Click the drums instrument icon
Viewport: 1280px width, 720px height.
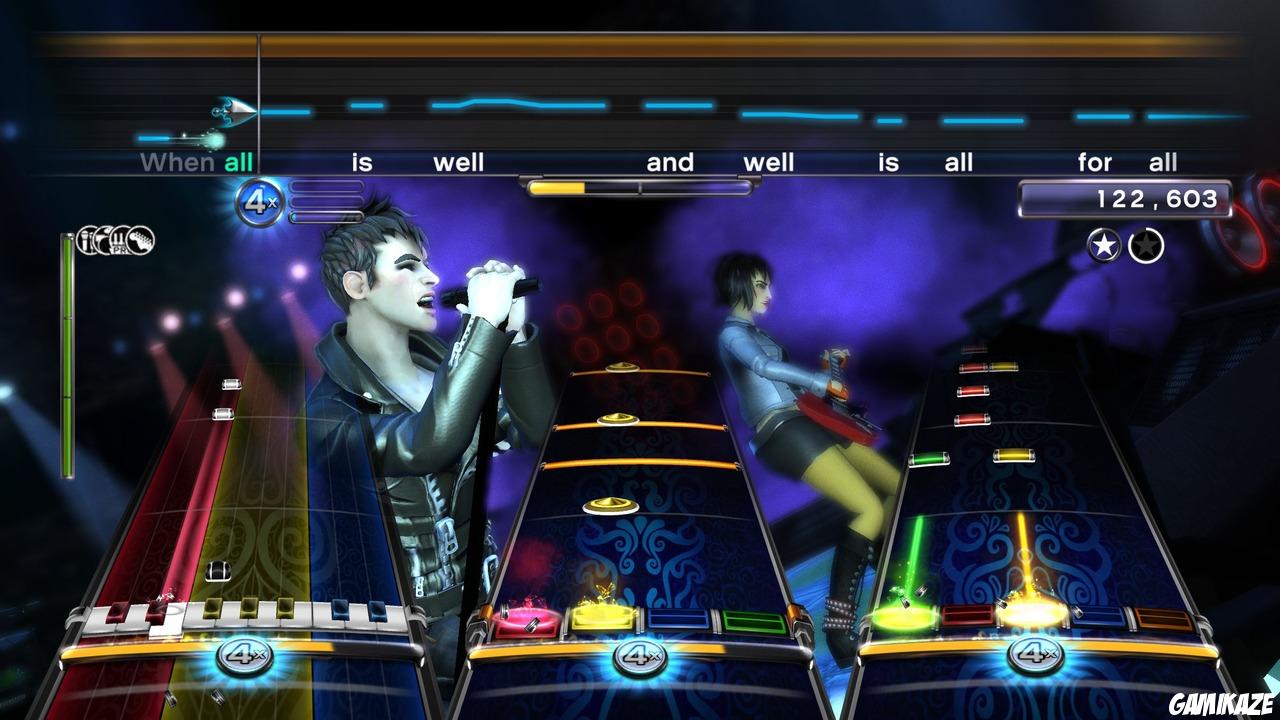point(102,240)
